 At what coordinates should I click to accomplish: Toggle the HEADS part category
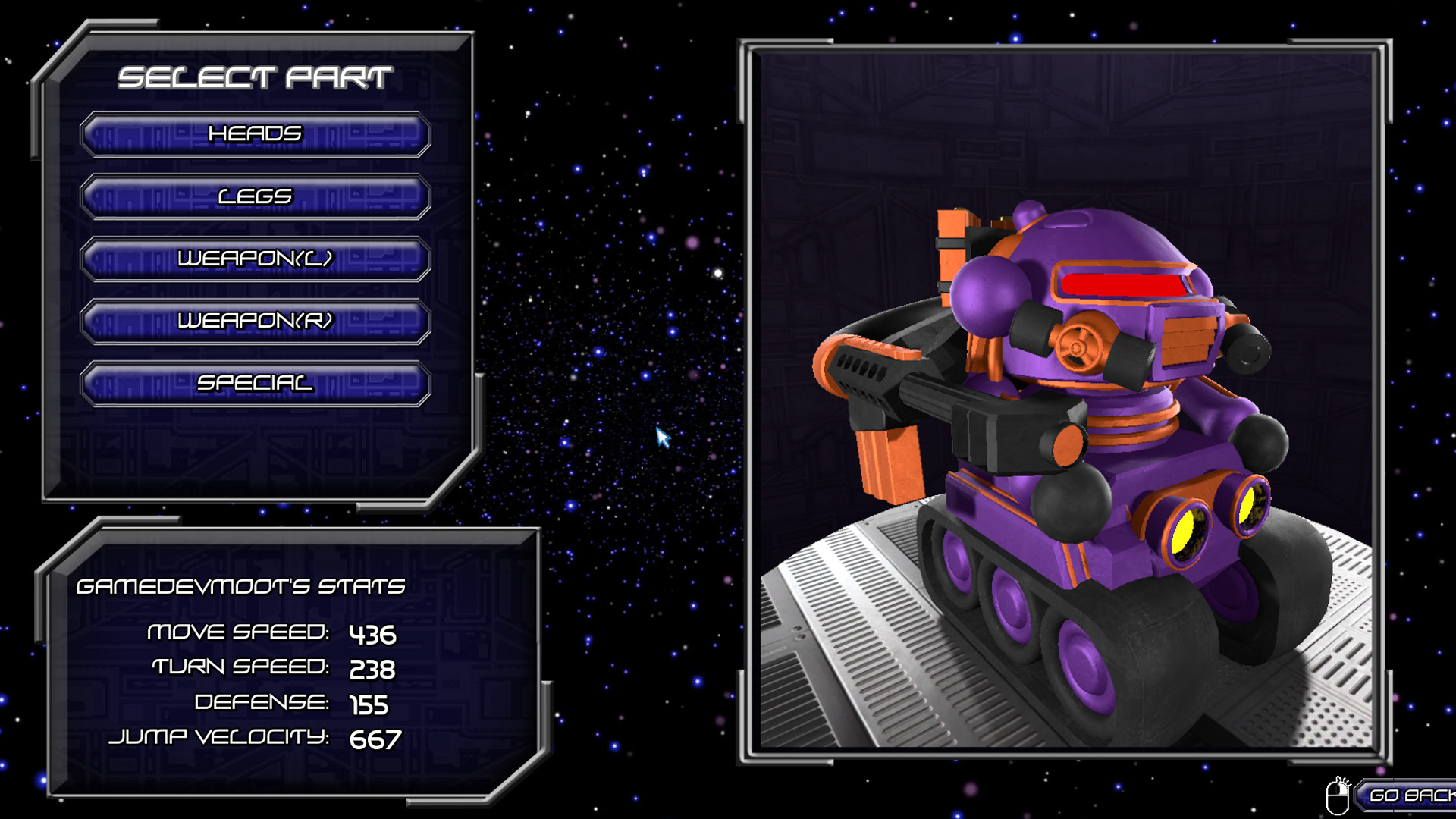point(256,134)
